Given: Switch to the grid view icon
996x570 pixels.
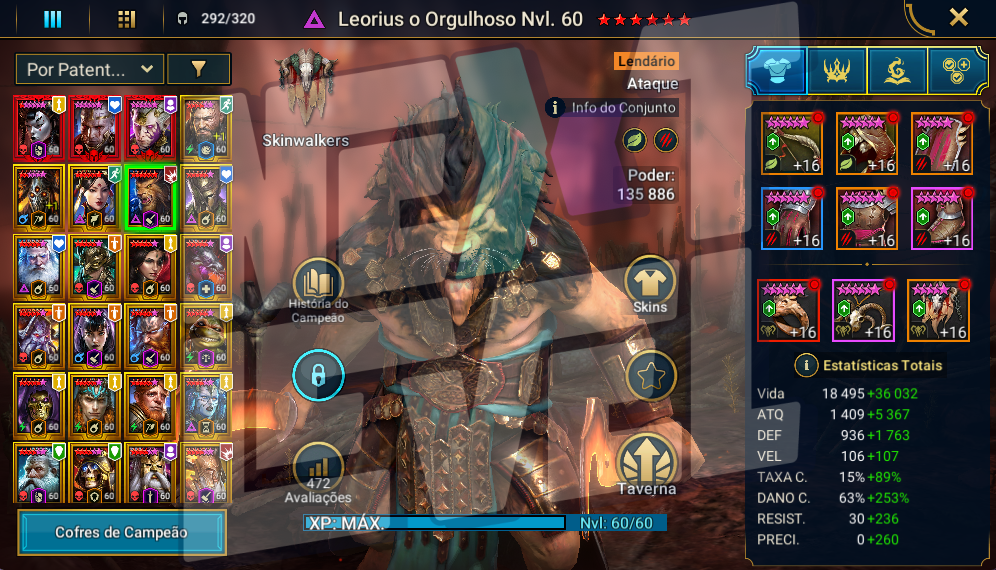Looking at the screenshot, I should click(126, 19).
